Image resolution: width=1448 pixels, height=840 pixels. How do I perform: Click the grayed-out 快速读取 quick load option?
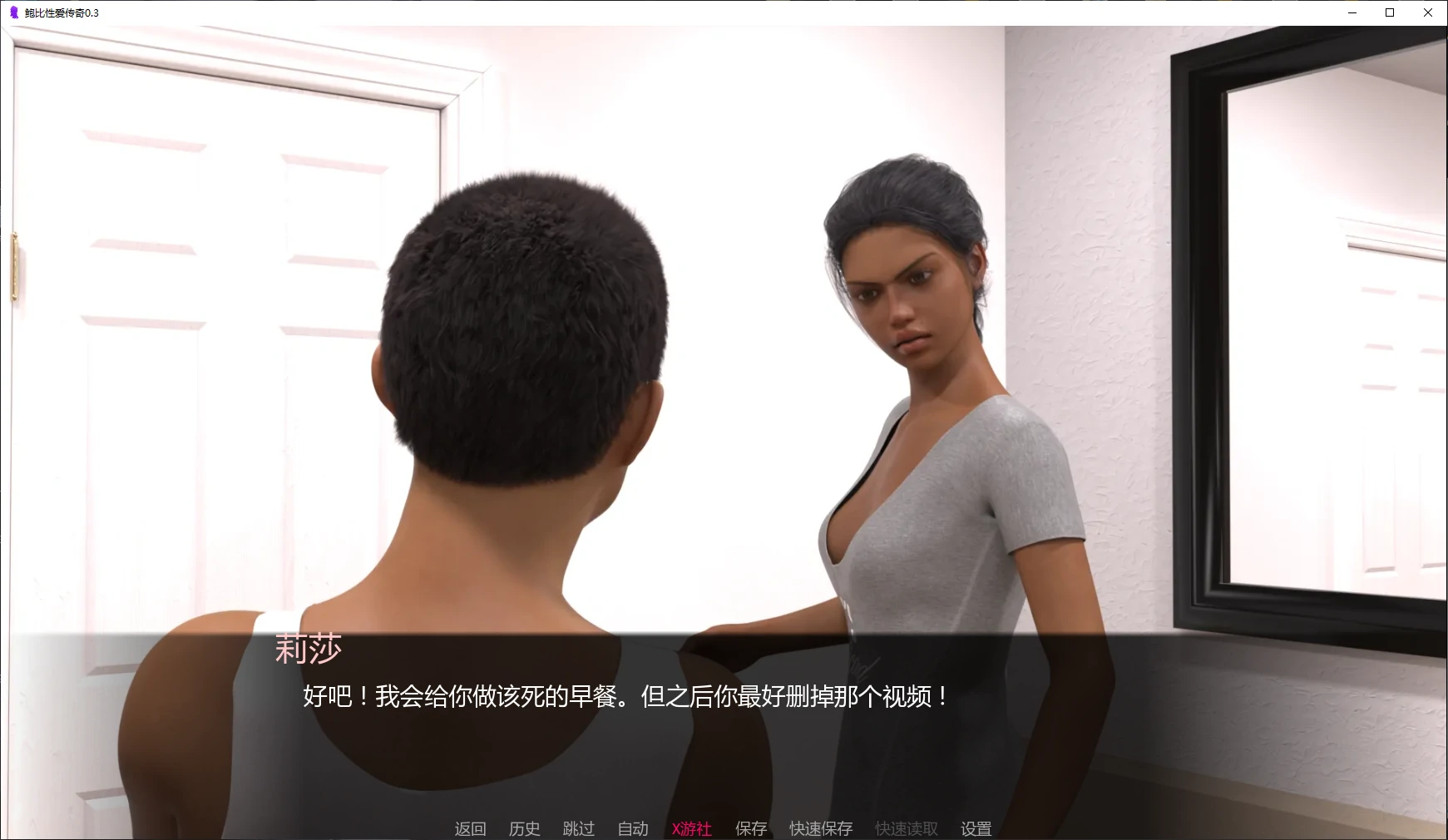click(905, 828)
